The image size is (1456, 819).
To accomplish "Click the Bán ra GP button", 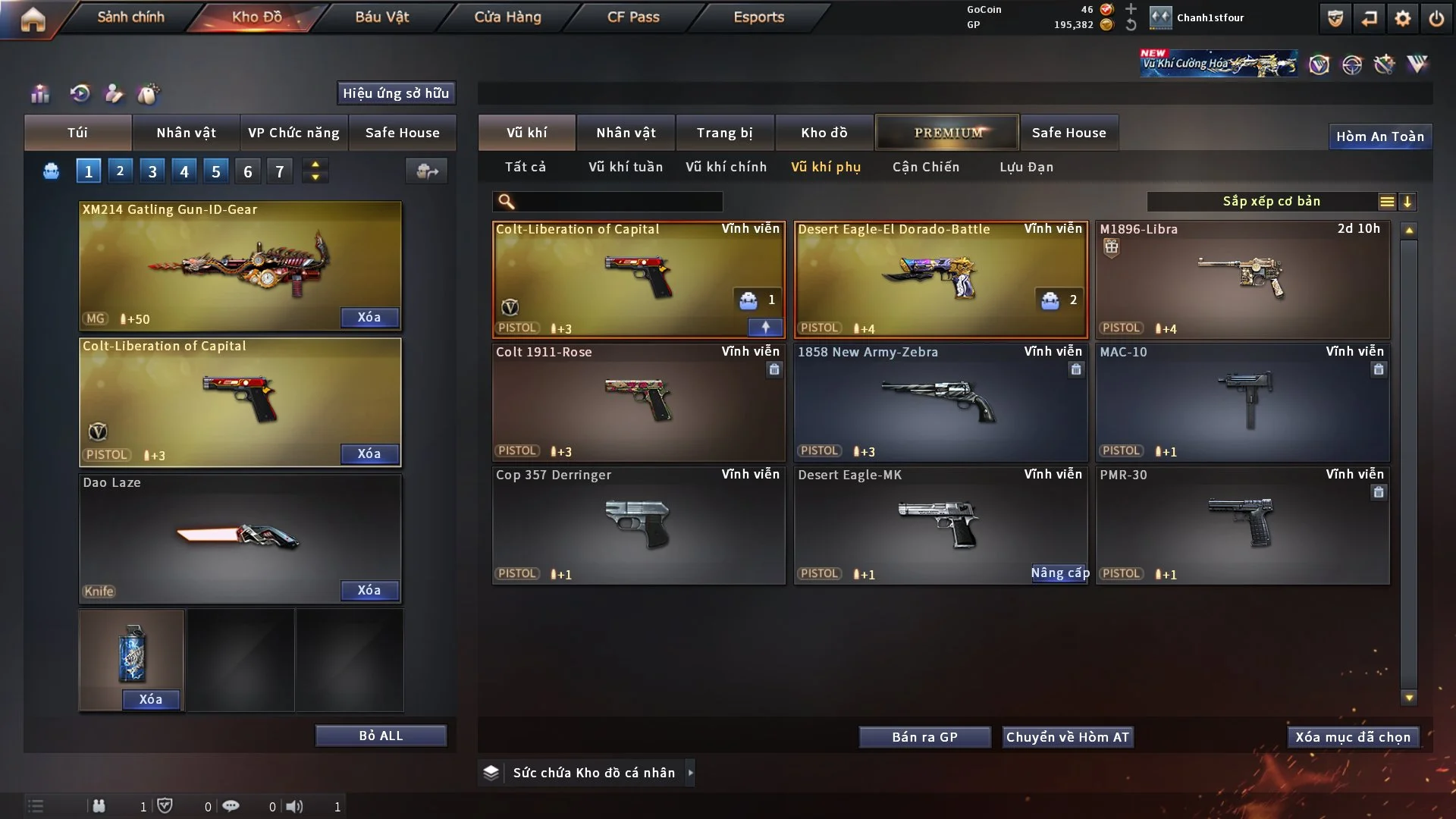I will point(924,737).
